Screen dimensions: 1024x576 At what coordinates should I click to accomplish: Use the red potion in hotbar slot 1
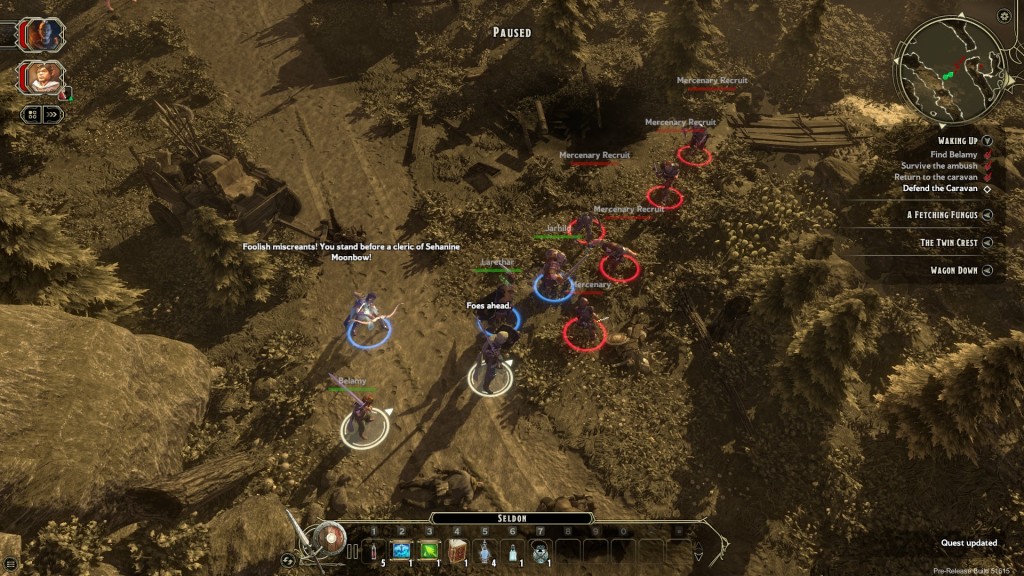point(375,550)
